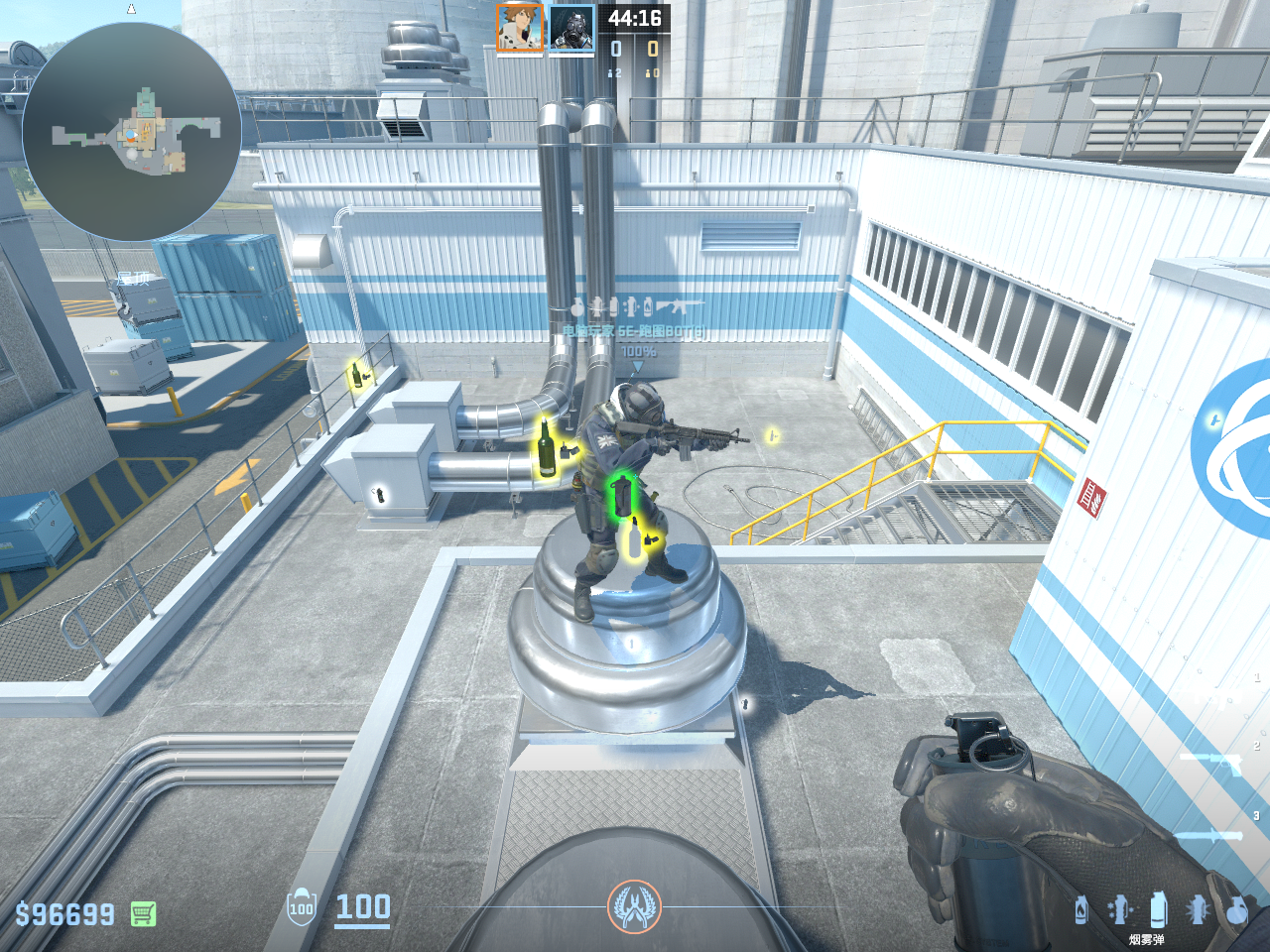Select the highlighted smoke grenade icon

coord(1157,909)
